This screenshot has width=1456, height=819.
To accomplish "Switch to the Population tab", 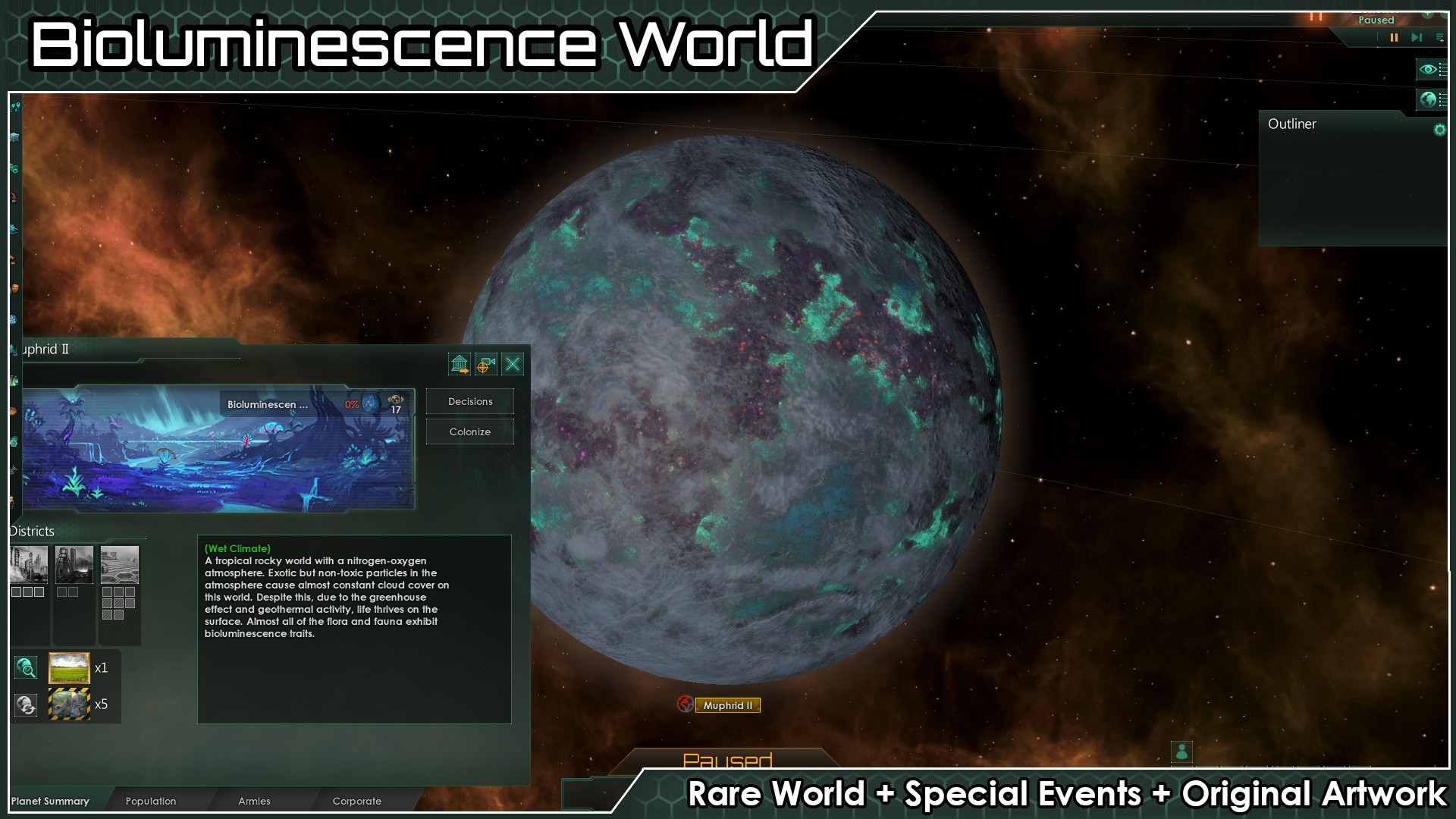I will click(151, 801).
